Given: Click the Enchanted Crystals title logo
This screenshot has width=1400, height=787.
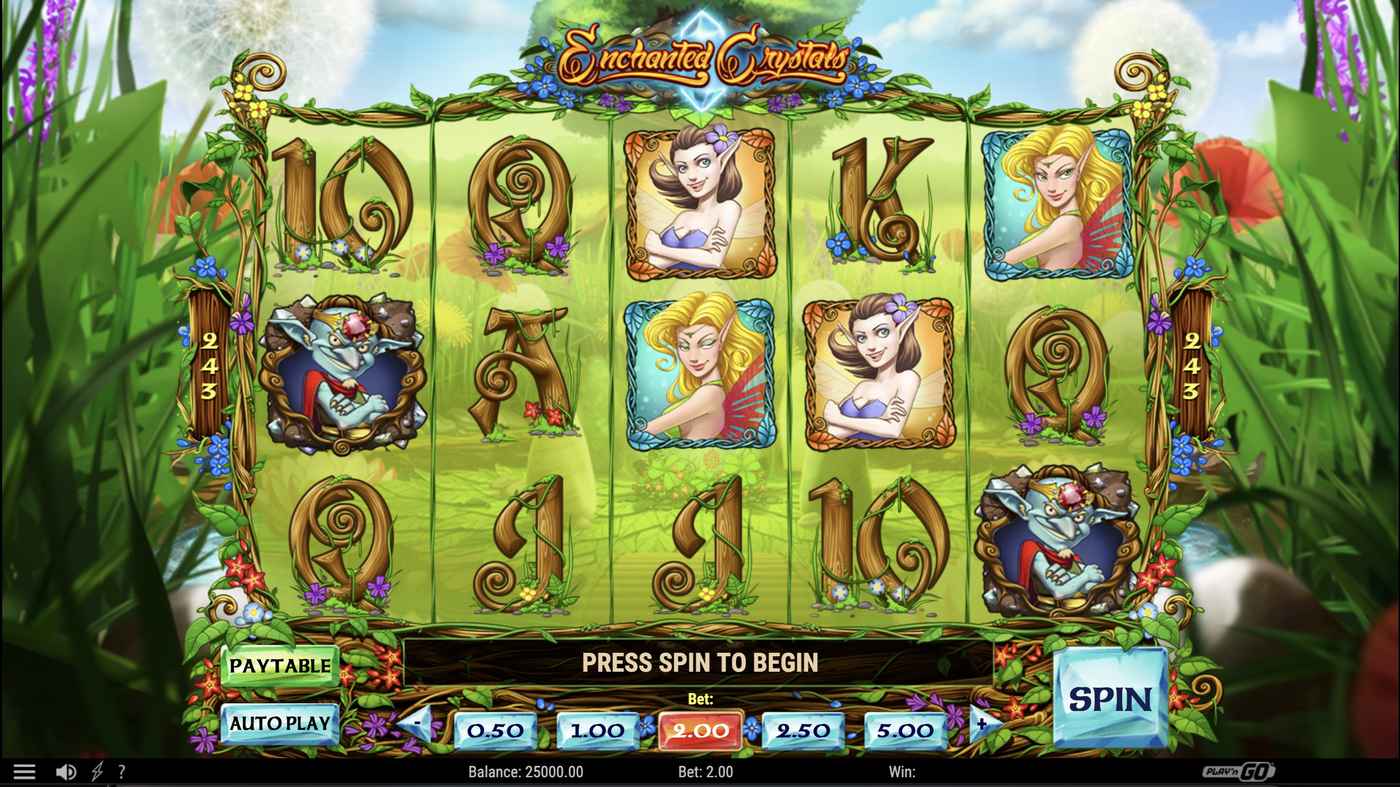Looking at the screenshot, I should coord(700,57).
